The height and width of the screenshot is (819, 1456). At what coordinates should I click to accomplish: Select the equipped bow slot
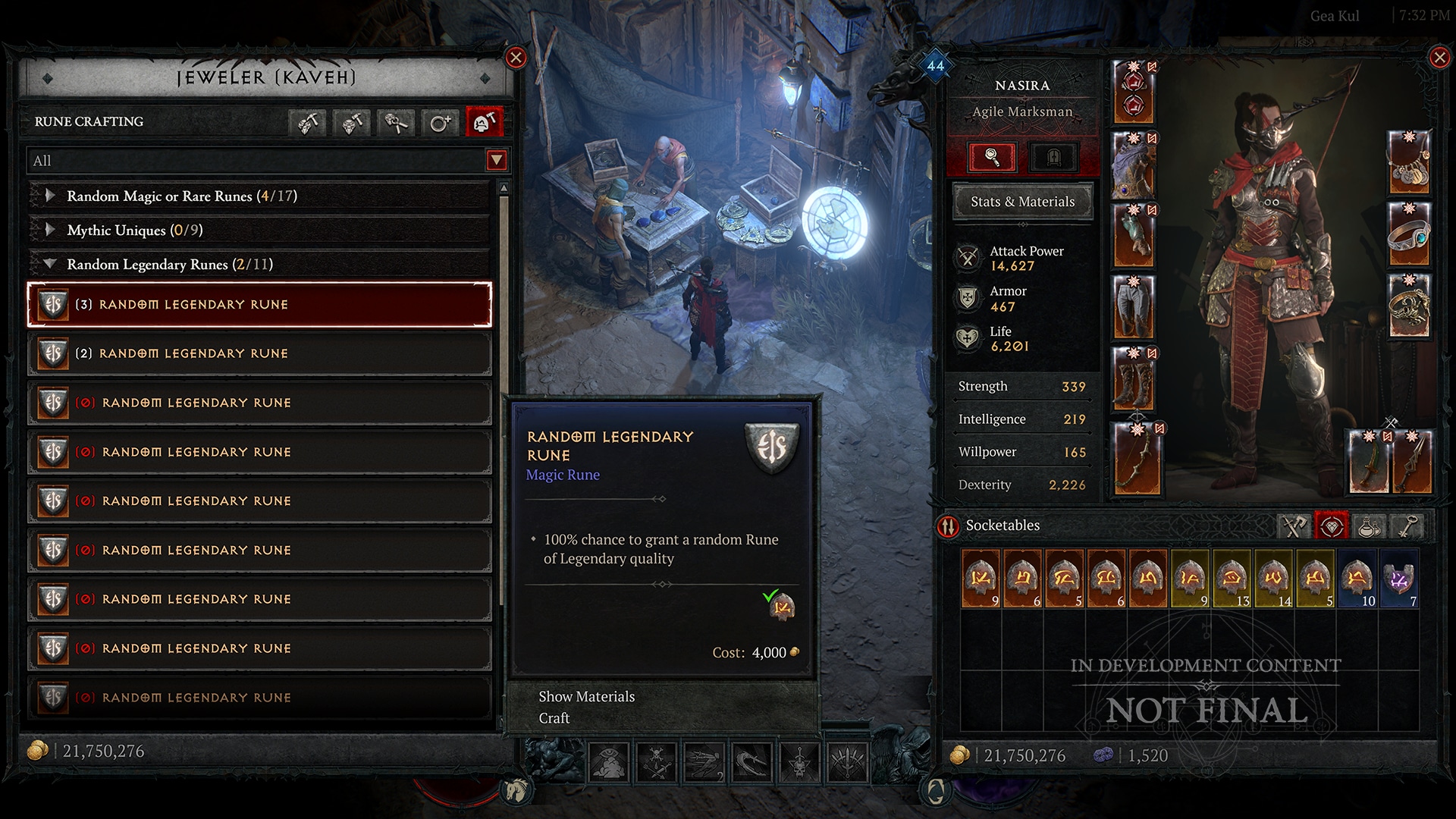1136,460
